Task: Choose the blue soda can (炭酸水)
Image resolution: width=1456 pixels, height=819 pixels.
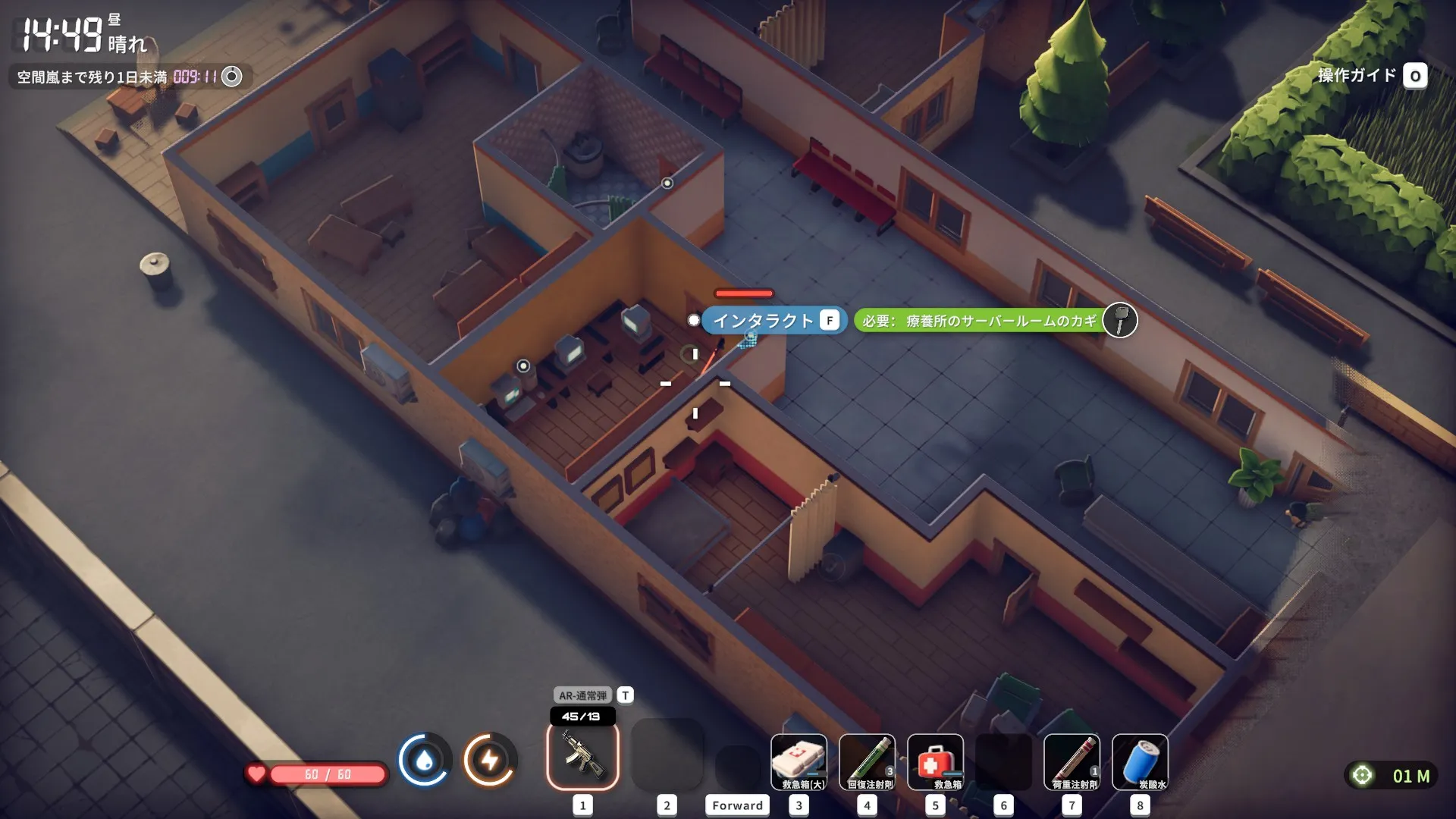Action: pyautogui.click(x=1140, y=761)
